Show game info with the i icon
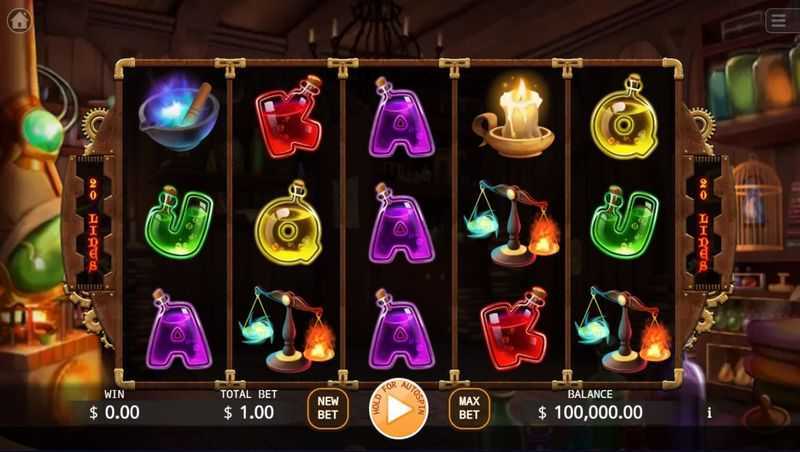This screenshot has width=800, height=452. coord(709,412)
